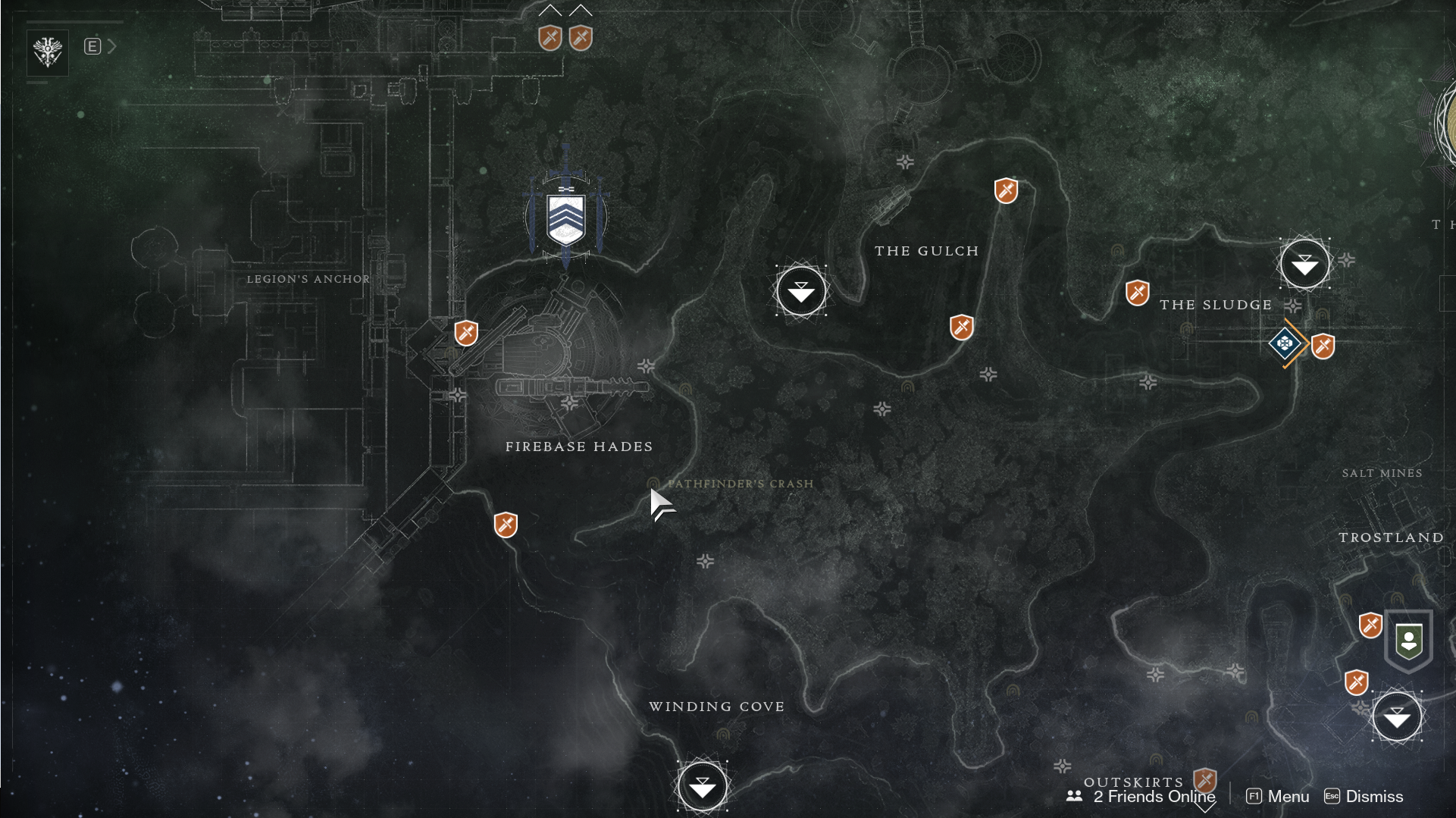Image resolution: width=1456 pixels, height=818 pixels.
Task: Select the blue diamond quest marker
Action: pos(1285,344)
